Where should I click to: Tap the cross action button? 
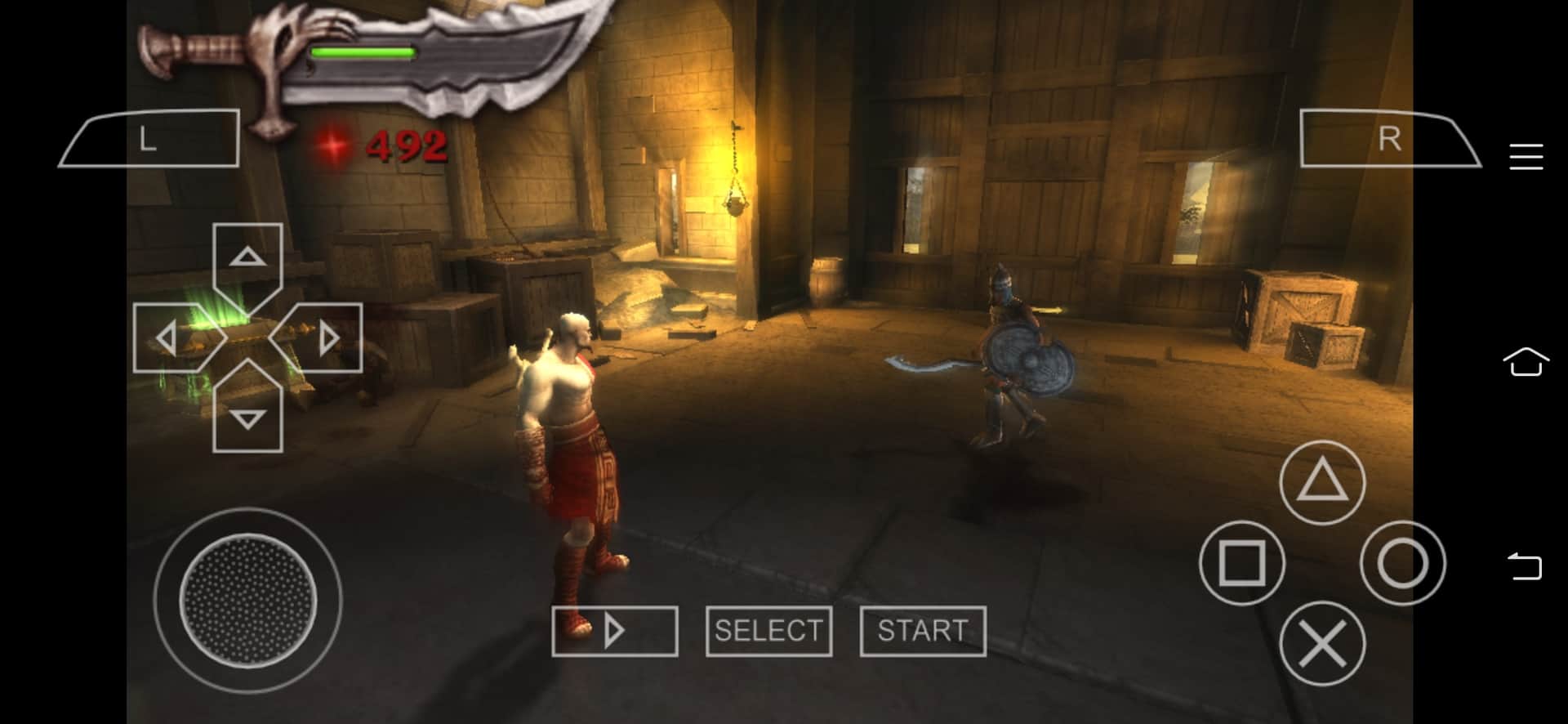tap(1321, 643)
